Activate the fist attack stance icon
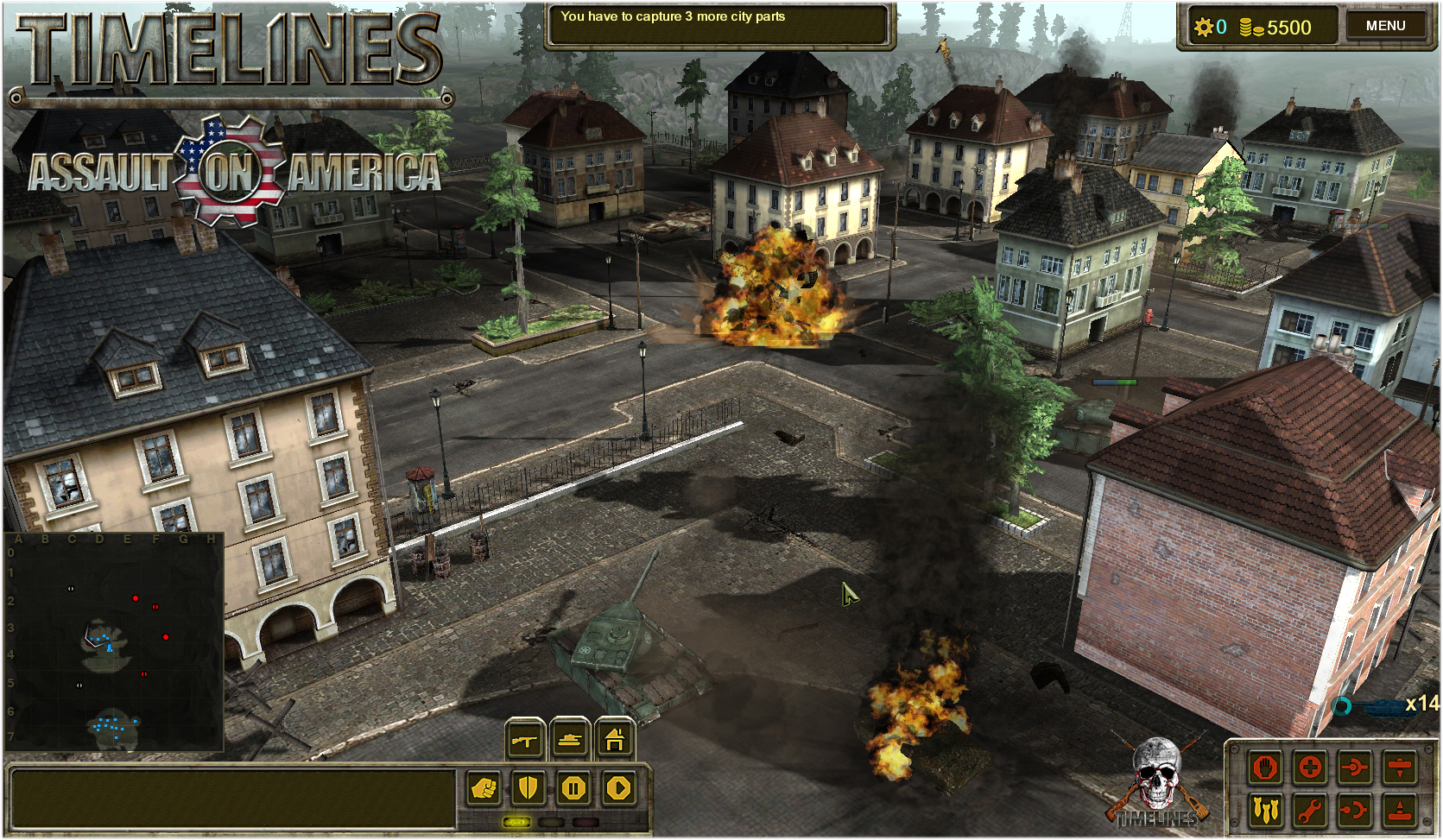This screenshot has width=1443, height=840. pyautogui.click(x=484, y=787)
